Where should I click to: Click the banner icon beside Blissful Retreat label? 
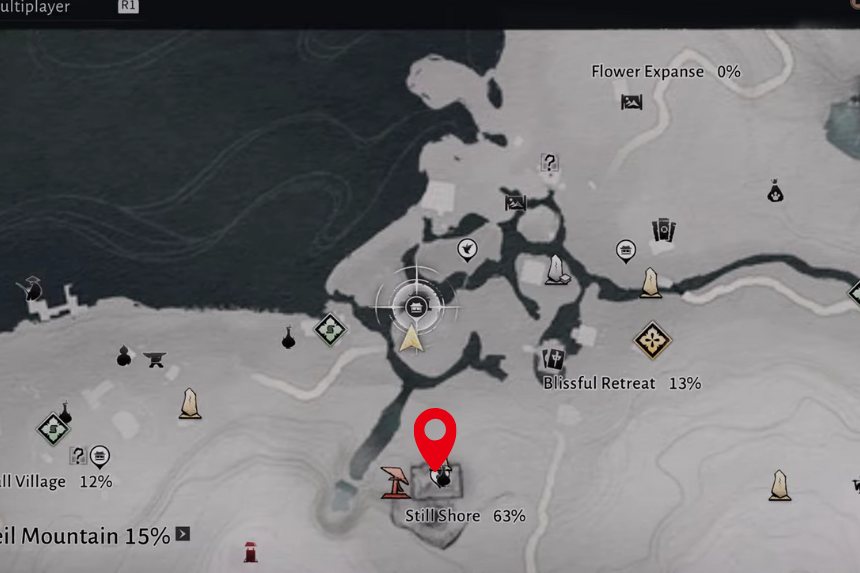pos(553,360)
